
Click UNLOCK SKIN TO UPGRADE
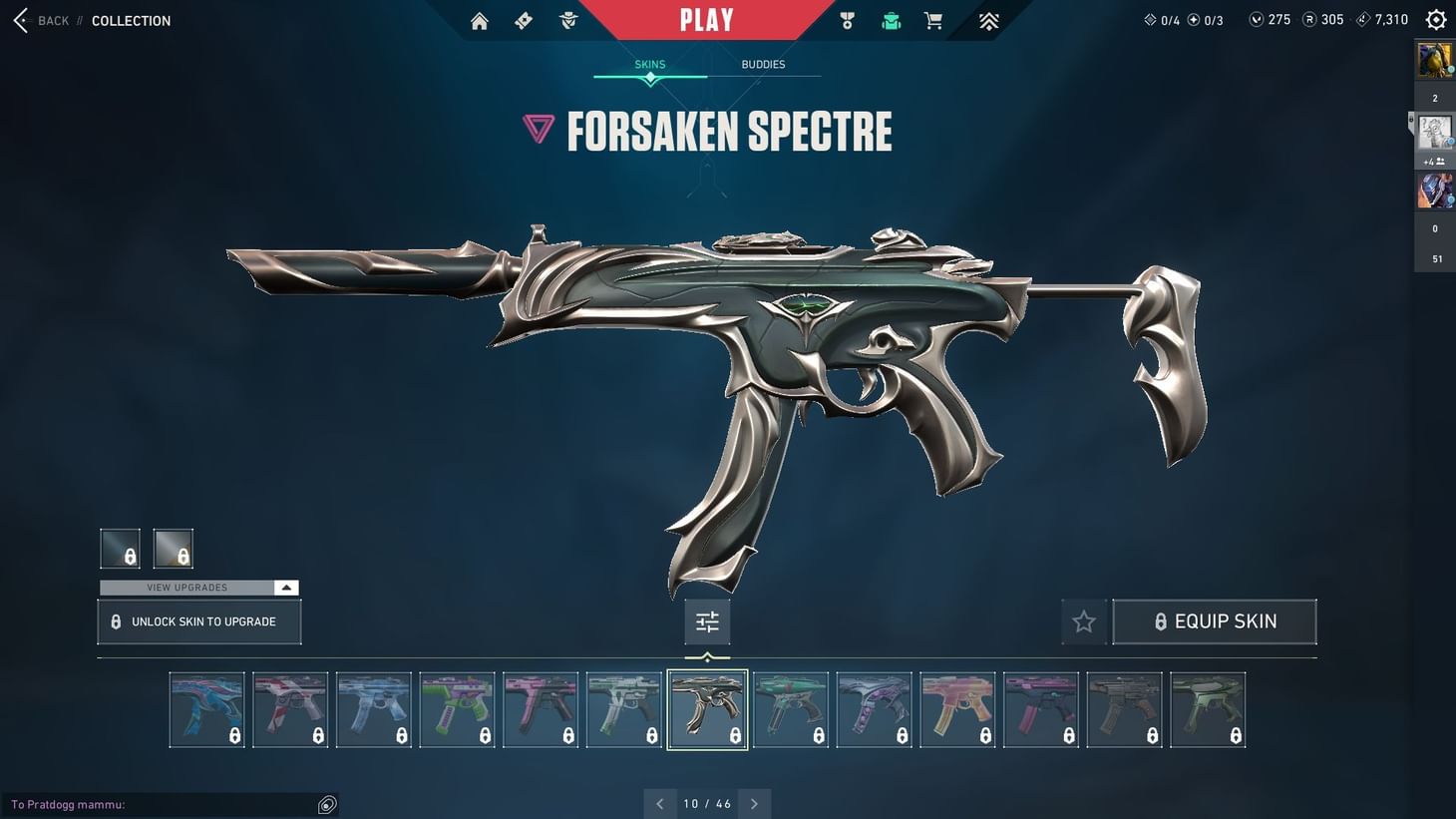tap(198, 620)
